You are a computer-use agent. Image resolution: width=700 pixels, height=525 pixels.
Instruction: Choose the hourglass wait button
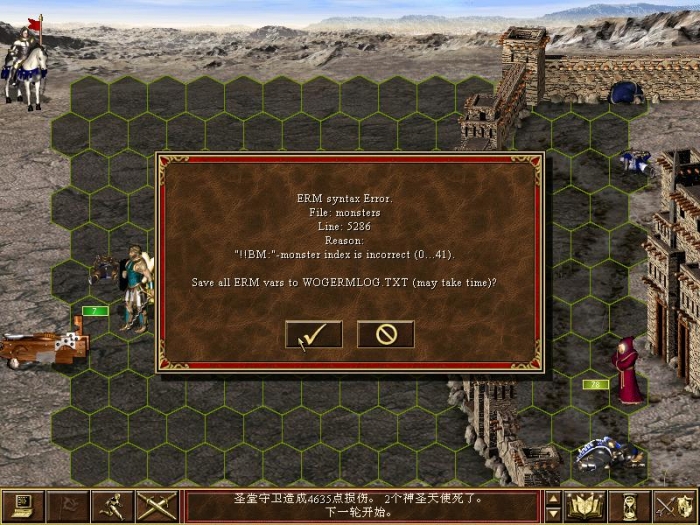pos(630,505)
